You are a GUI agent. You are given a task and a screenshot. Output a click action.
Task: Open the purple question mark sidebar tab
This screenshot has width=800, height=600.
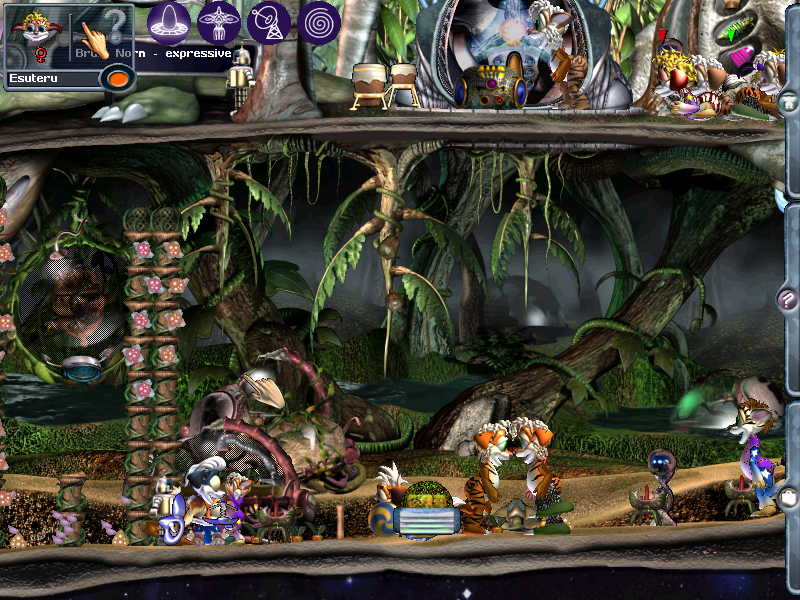click(788, 298)
